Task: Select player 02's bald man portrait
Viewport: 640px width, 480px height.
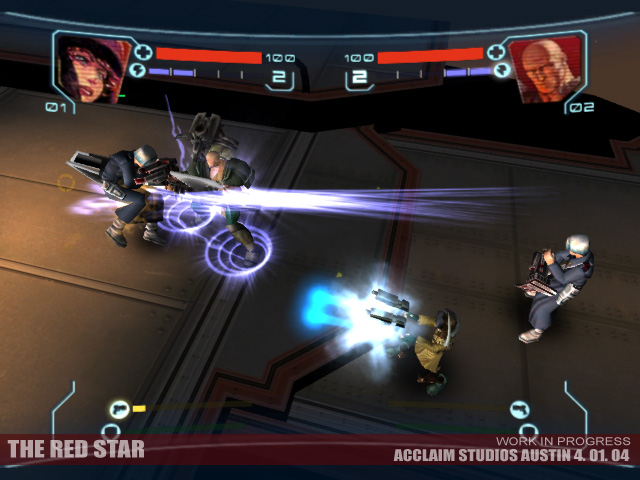Action: (547, 68)
